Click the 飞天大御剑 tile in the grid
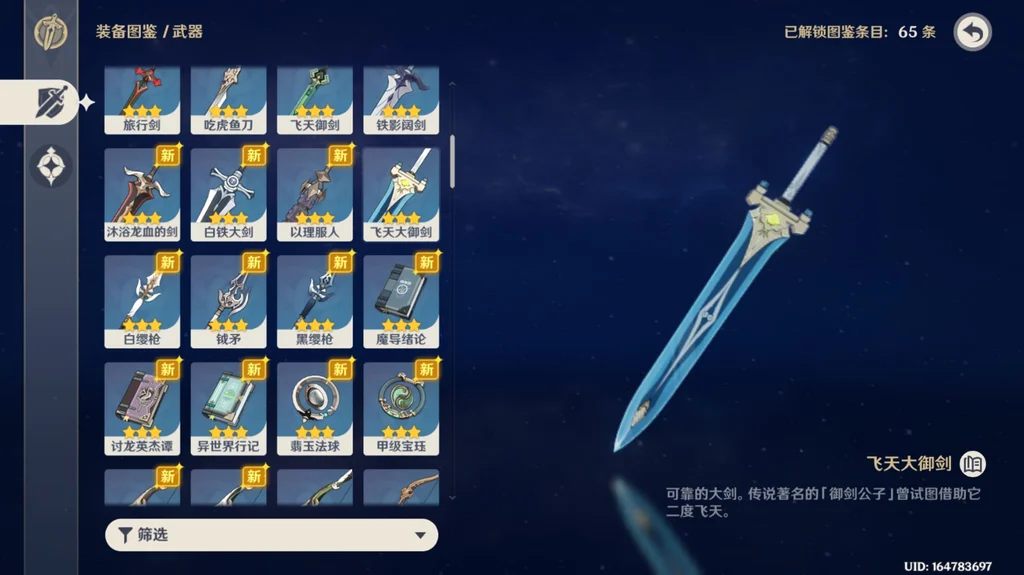 coord(401,194)
